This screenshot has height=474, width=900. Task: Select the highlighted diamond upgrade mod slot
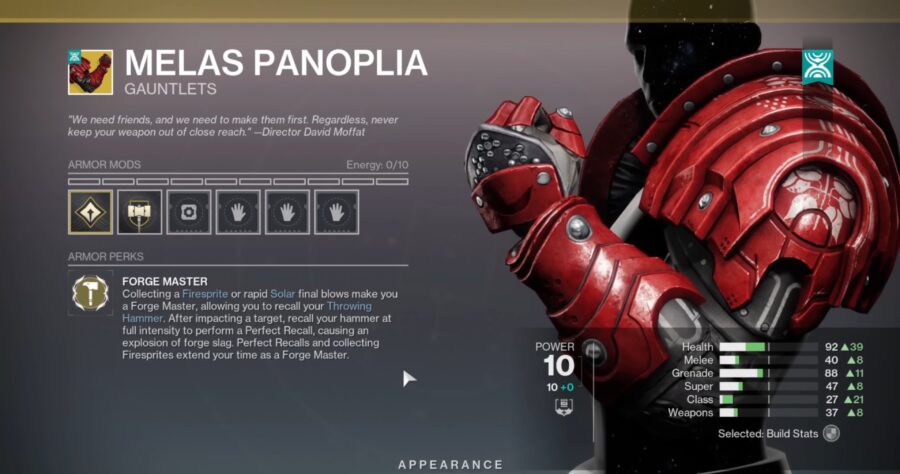pyautogui.click(x=90, y=211)
